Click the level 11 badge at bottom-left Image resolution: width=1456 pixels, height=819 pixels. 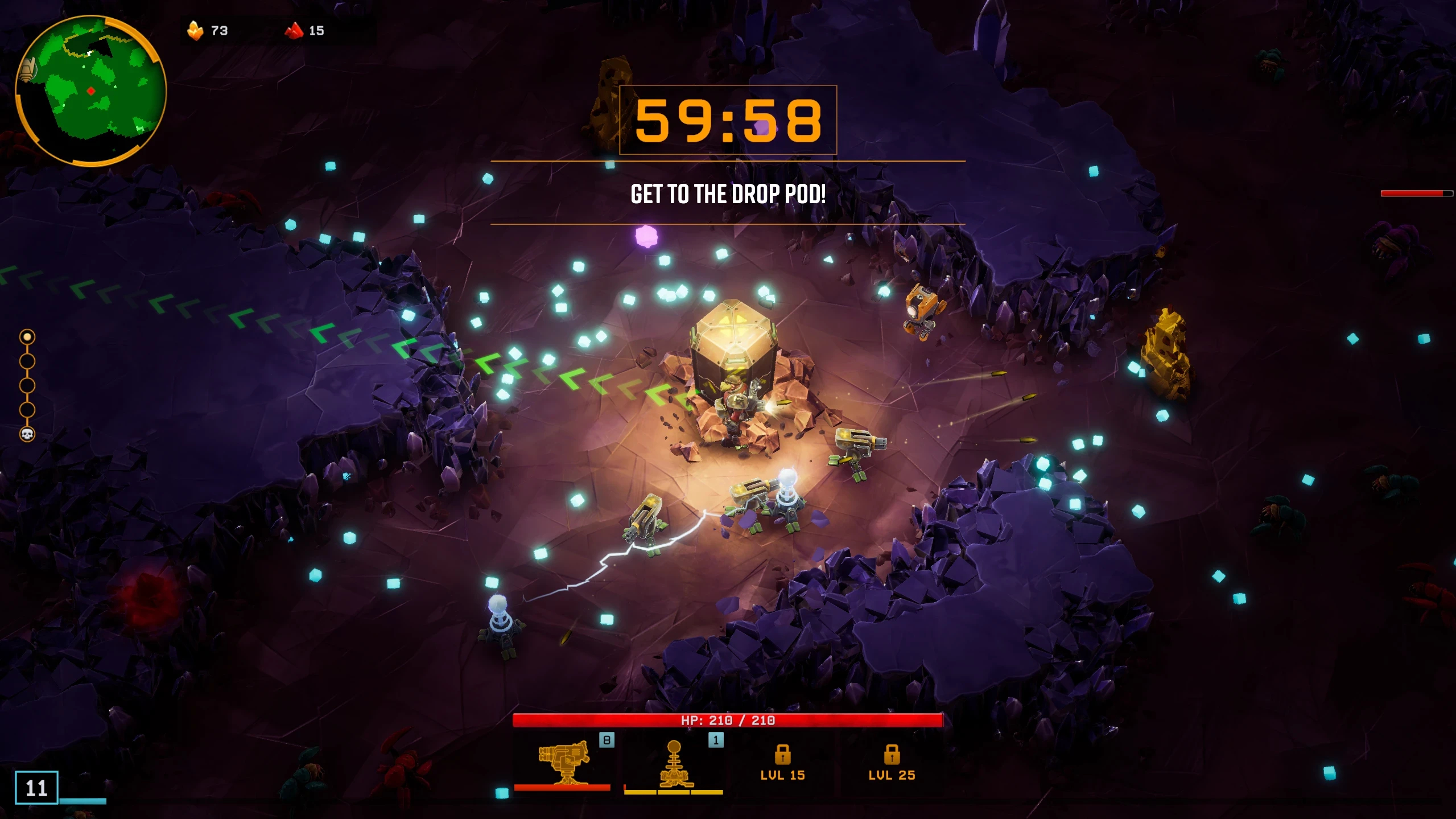click(38, 787)
